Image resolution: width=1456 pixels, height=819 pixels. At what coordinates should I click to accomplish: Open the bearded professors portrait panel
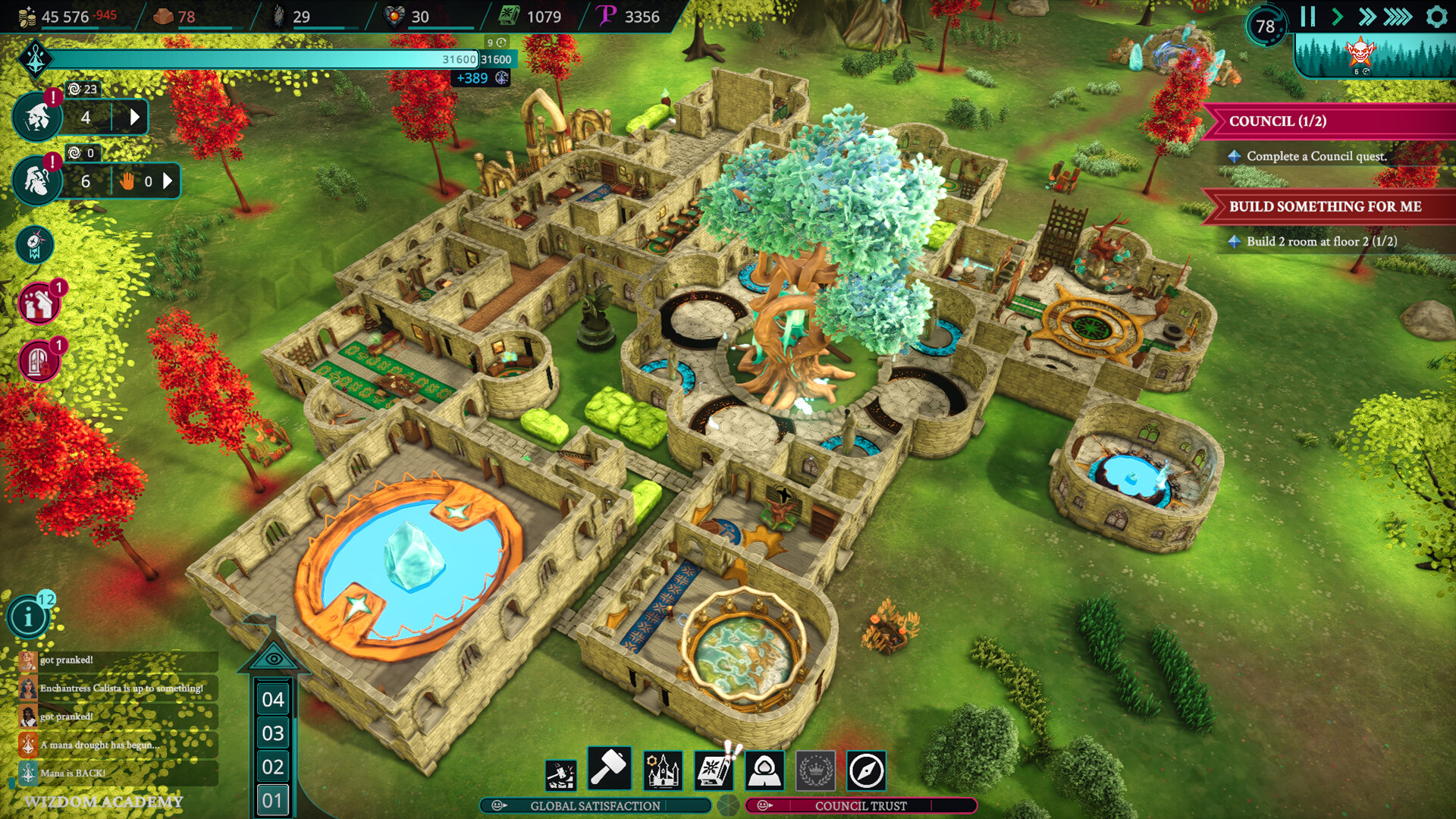coord(36,181)
